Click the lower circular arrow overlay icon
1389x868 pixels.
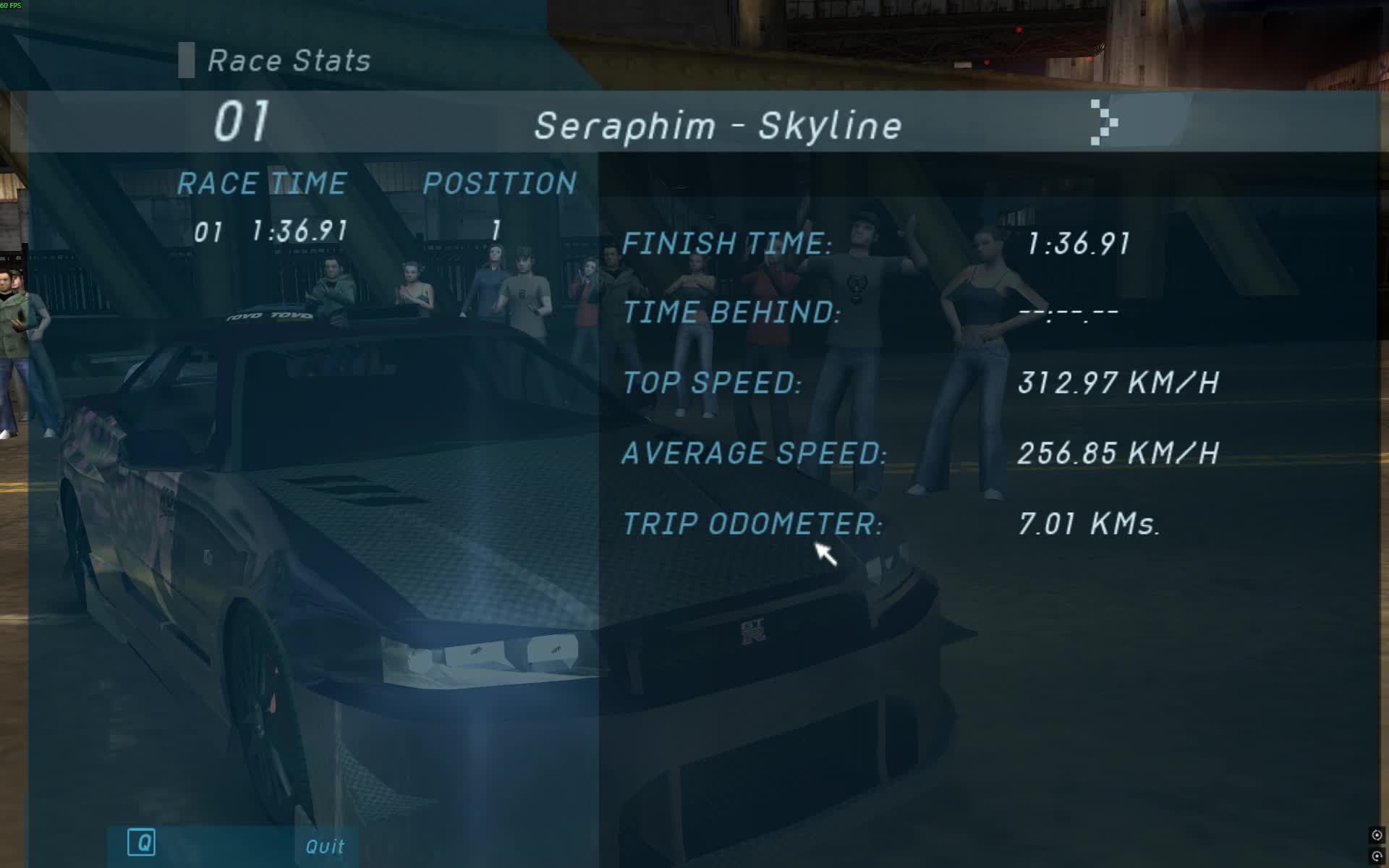pos(1377,856)
